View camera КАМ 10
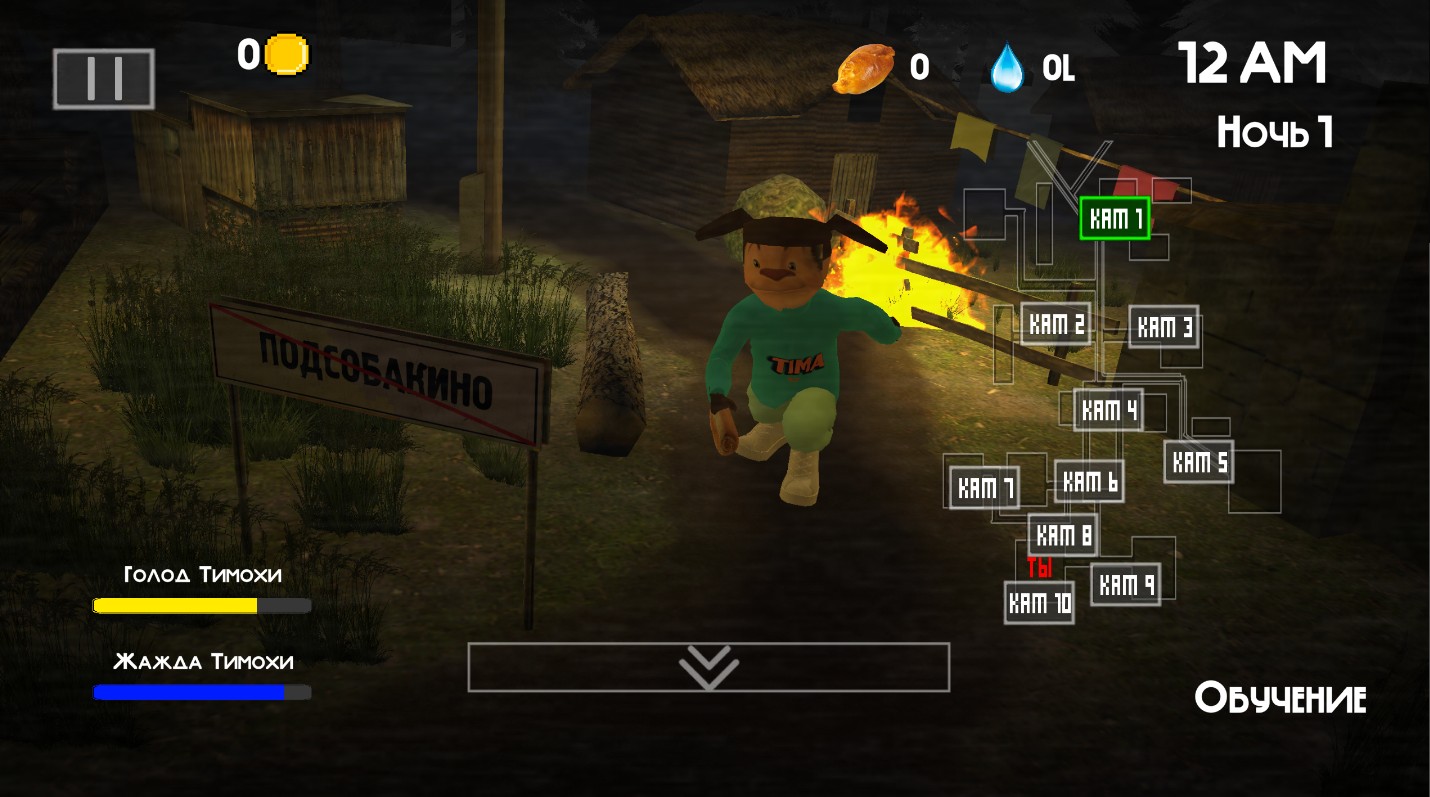 [x=1040, y=603]
